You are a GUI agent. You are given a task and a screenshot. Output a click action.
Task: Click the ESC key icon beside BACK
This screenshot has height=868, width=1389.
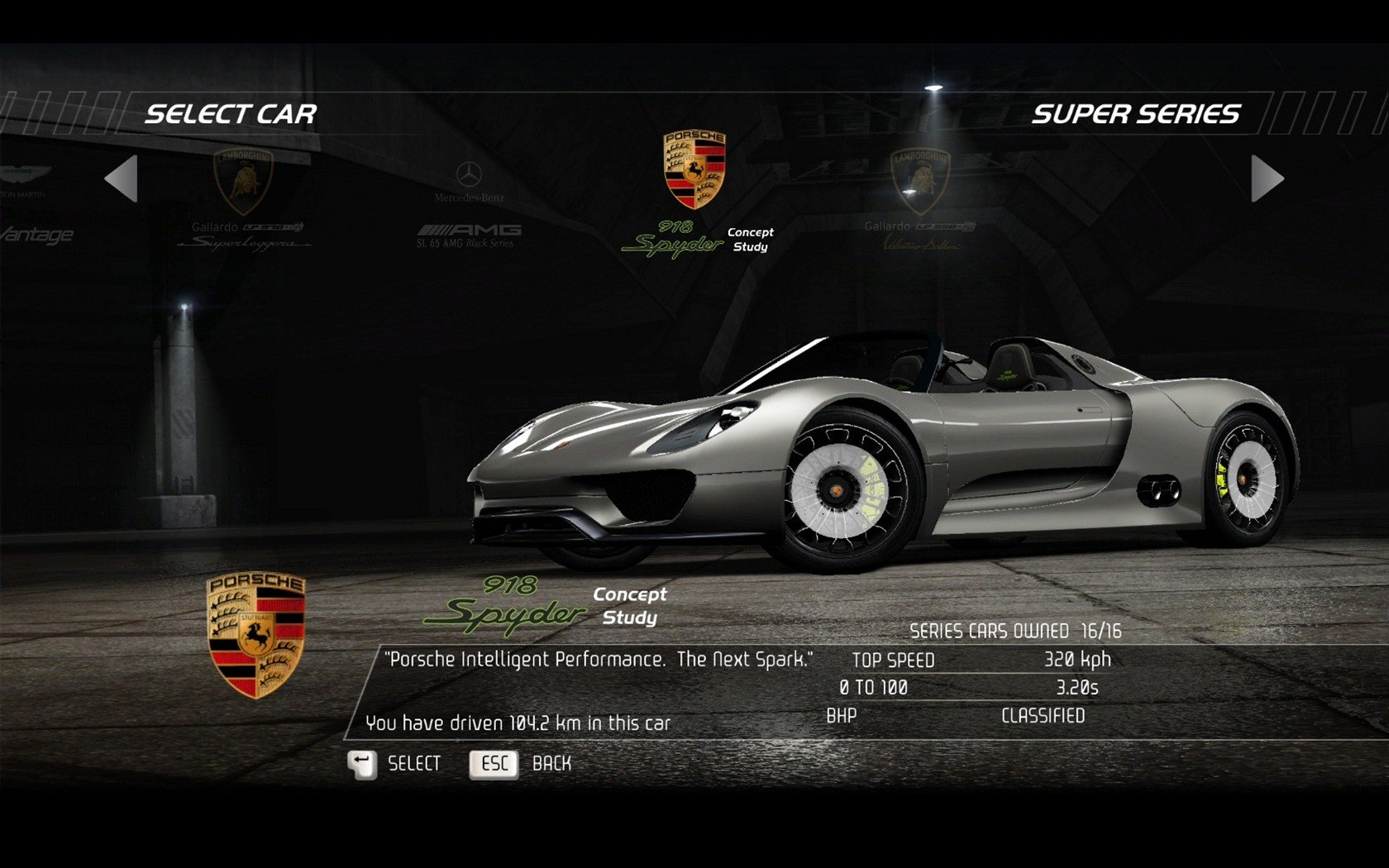click(x=494, y=764)
